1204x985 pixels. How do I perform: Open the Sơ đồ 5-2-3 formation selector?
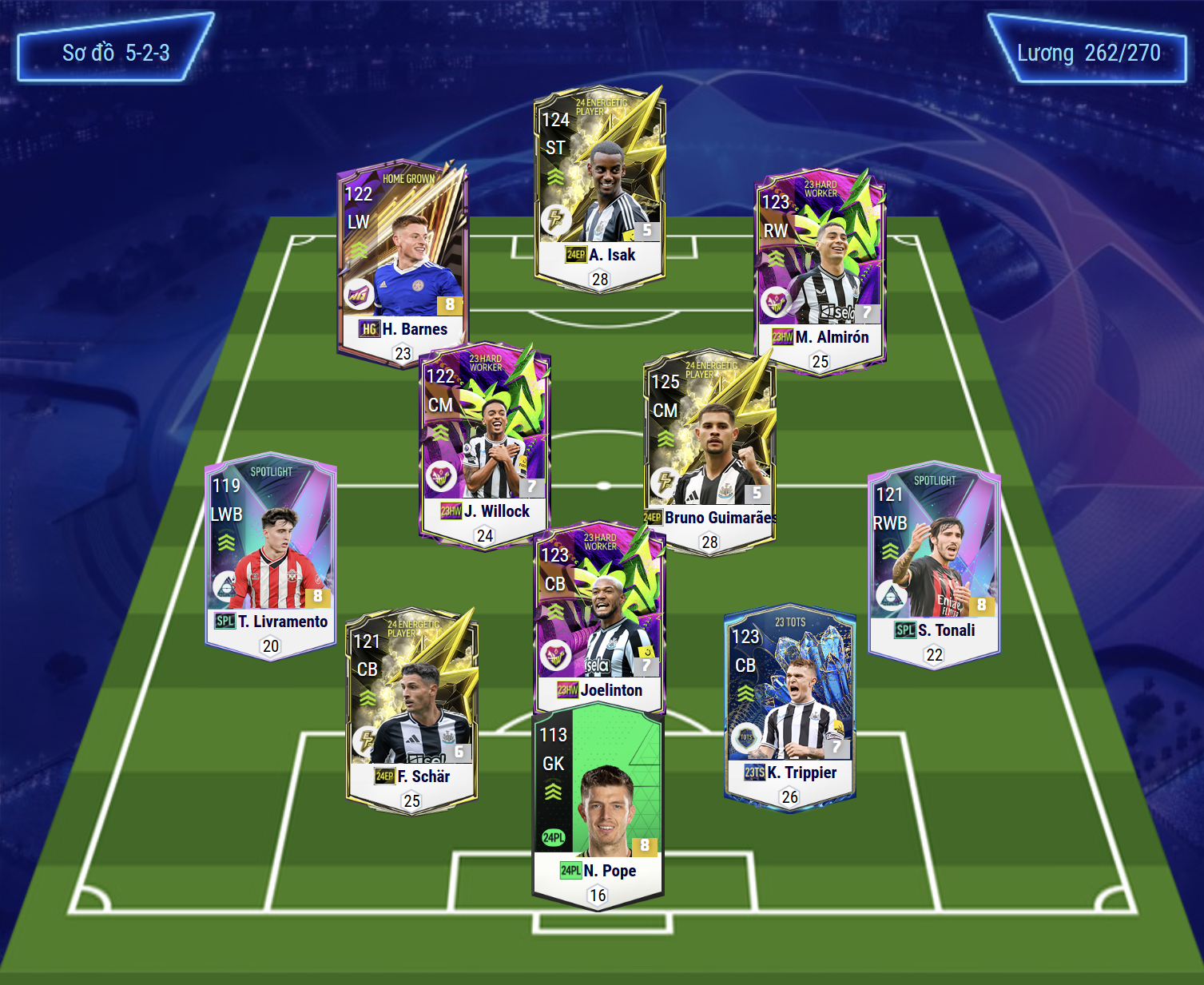click(116, 53)
